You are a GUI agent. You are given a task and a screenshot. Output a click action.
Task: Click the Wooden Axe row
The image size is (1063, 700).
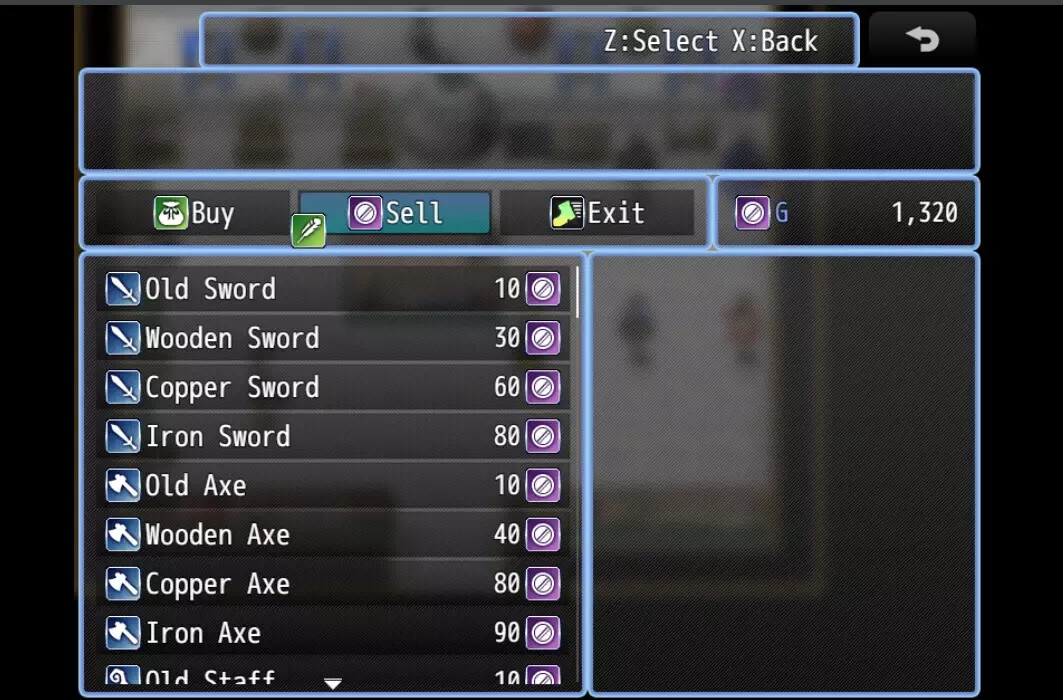pyautogui.click(x=333, y=534)
